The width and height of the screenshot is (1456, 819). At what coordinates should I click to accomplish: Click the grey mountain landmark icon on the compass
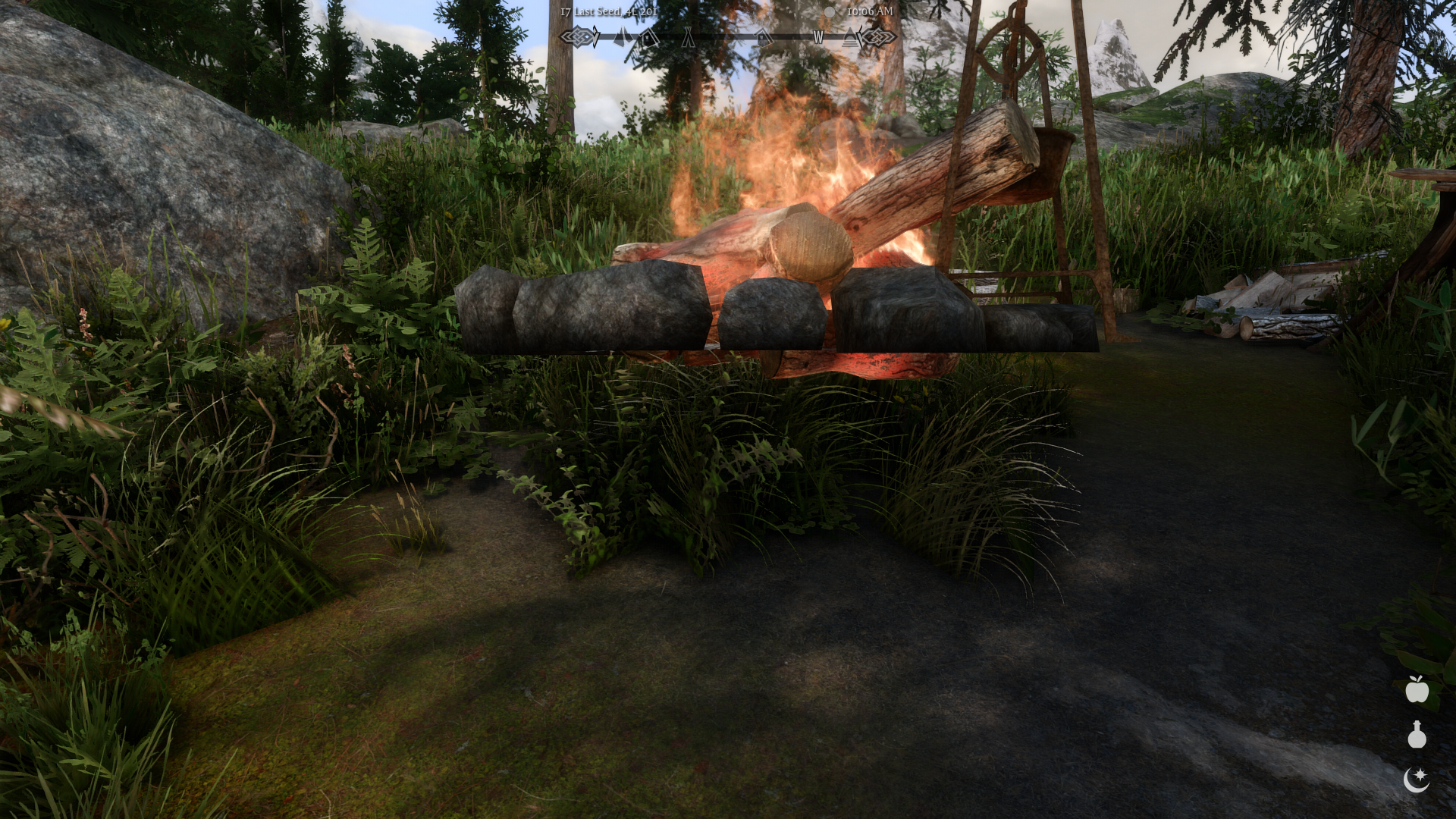[623, 36]
